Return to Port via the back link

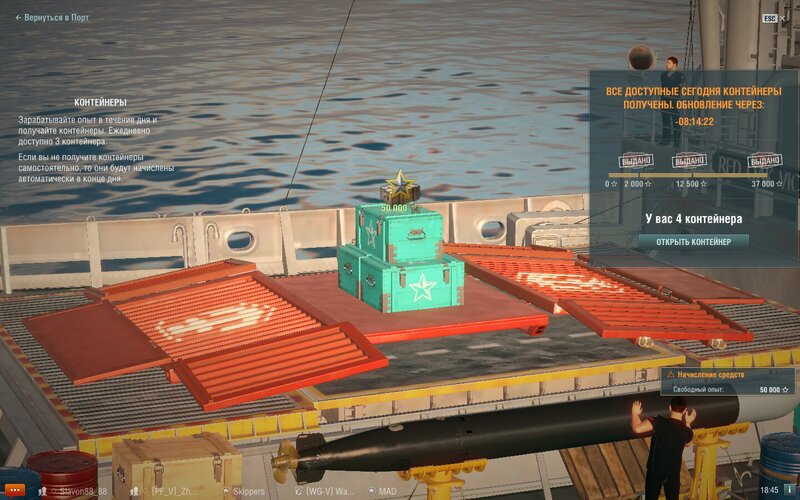(52, 17)
